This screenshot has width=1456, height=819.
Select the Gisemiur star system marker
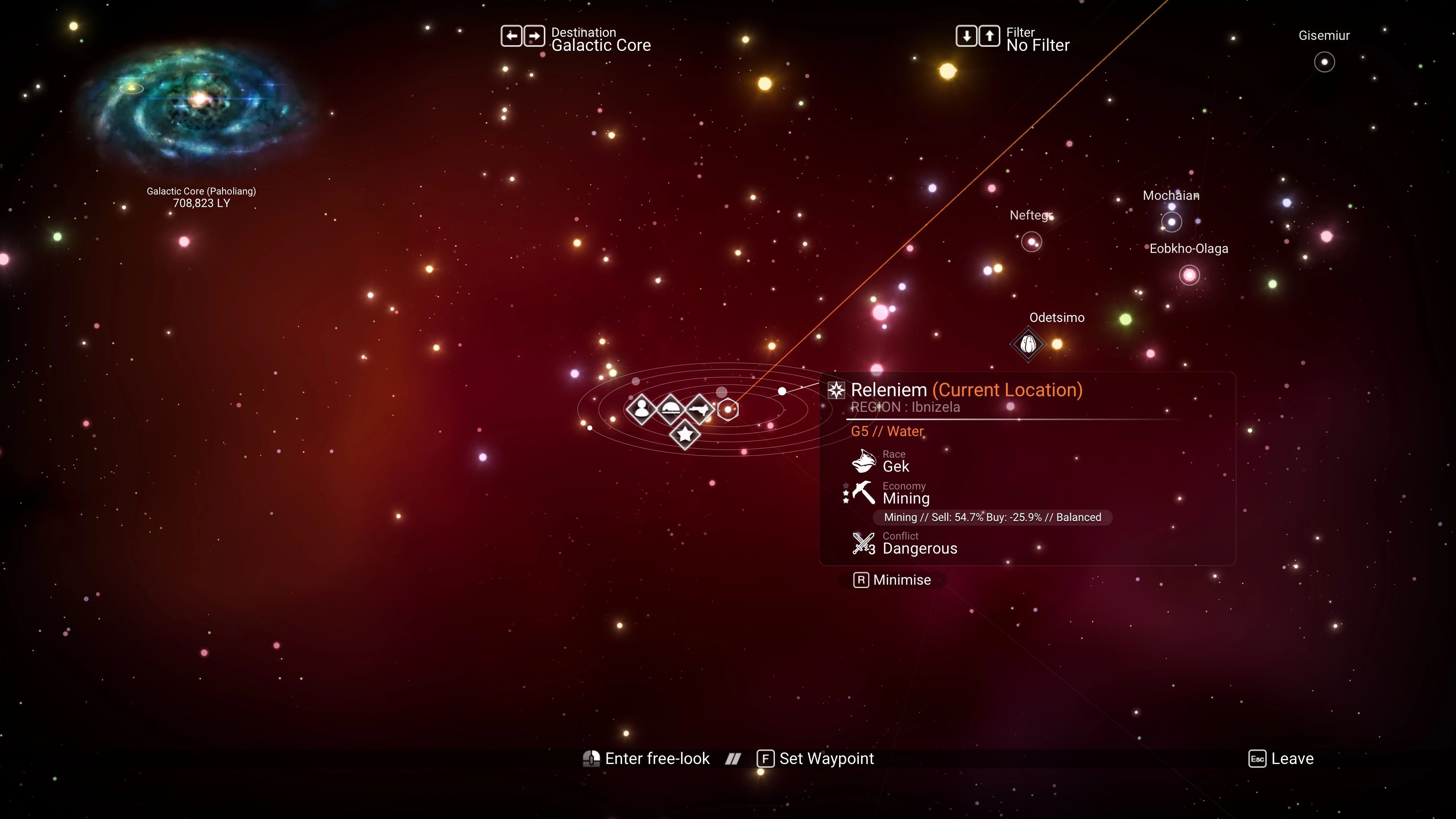[1324, 62]
